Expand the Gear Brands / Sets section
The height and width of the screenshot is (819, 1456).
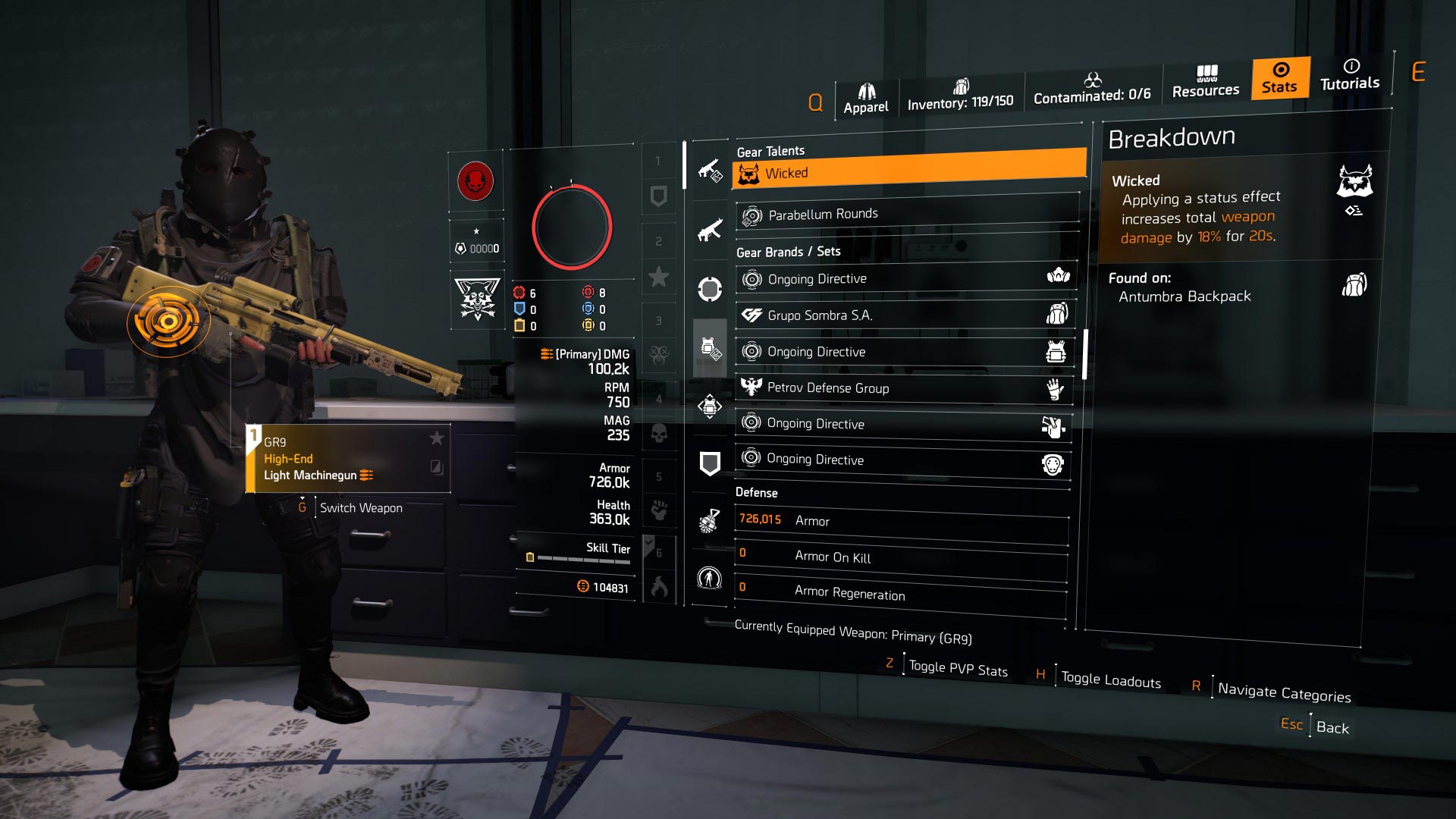[x=789, y=251]
